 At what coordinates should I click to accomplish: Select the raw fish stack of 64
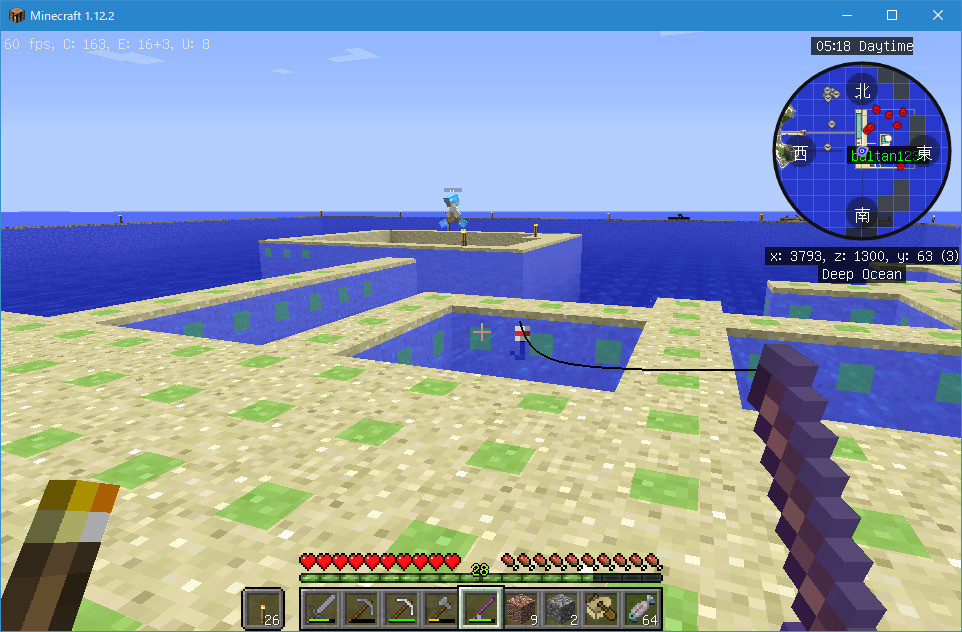[641, 607]
